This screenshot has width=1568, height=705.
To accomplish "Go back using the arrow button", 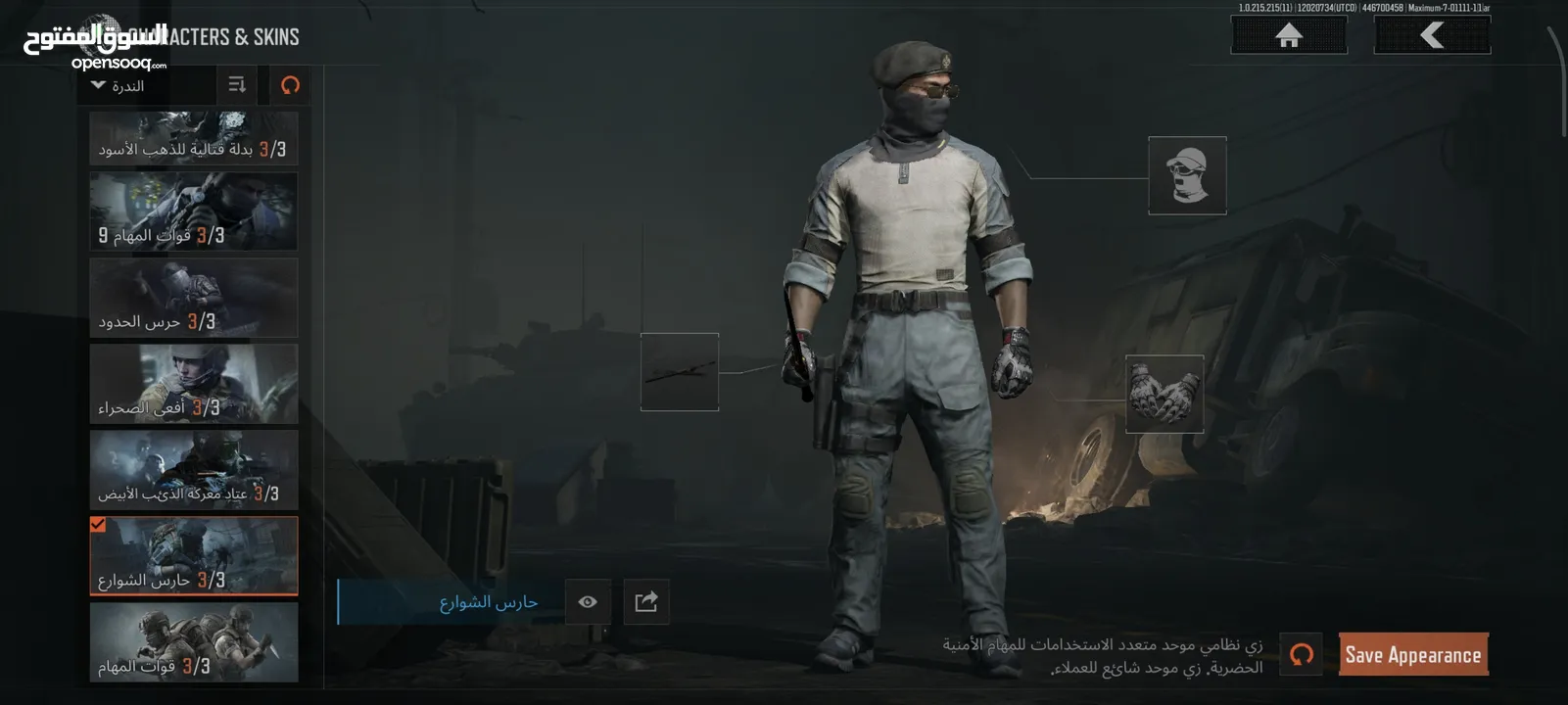I will point(1432,35).
